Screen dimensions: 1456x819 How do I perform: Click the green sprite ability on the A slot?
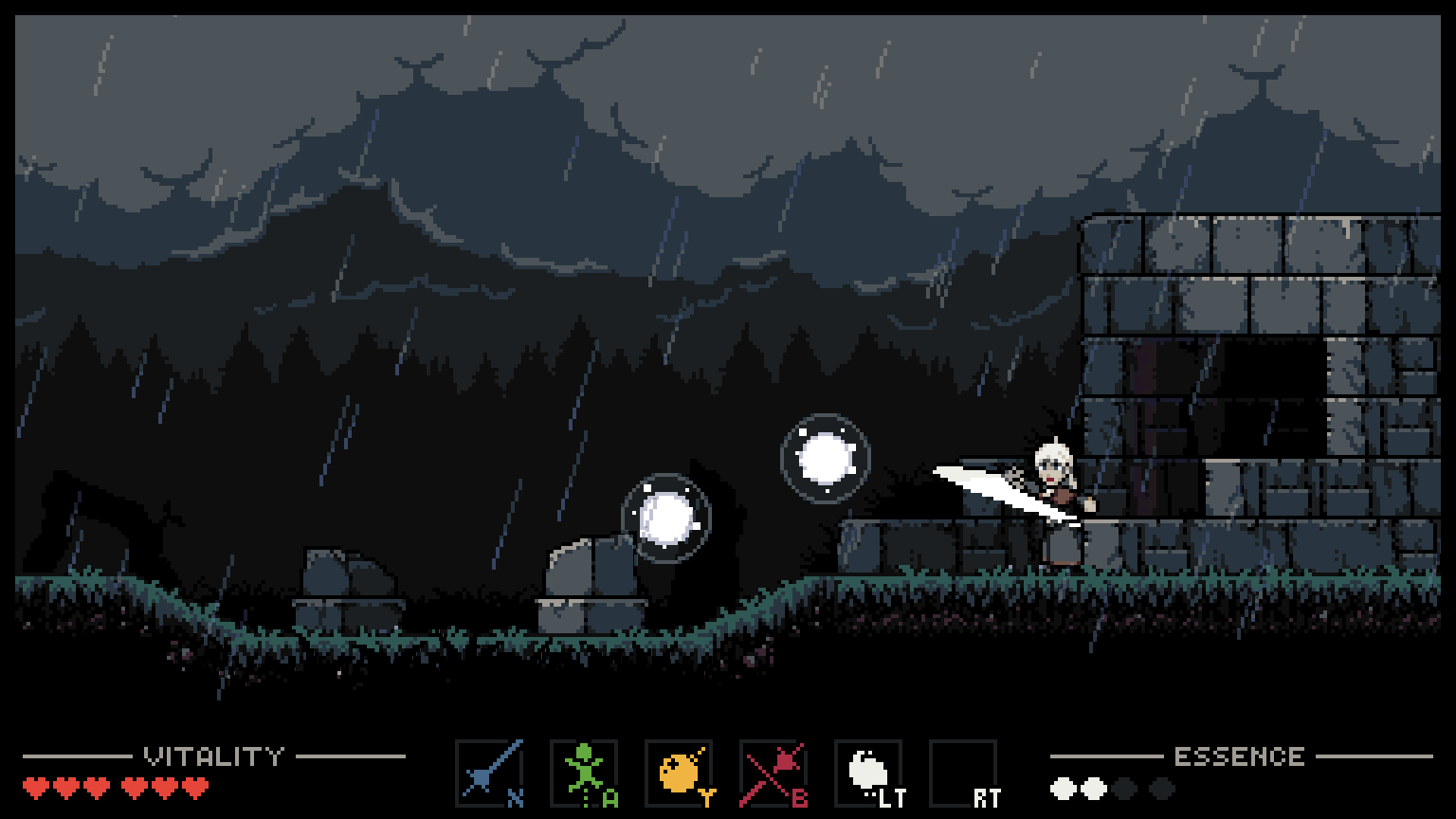pos(584,770)
